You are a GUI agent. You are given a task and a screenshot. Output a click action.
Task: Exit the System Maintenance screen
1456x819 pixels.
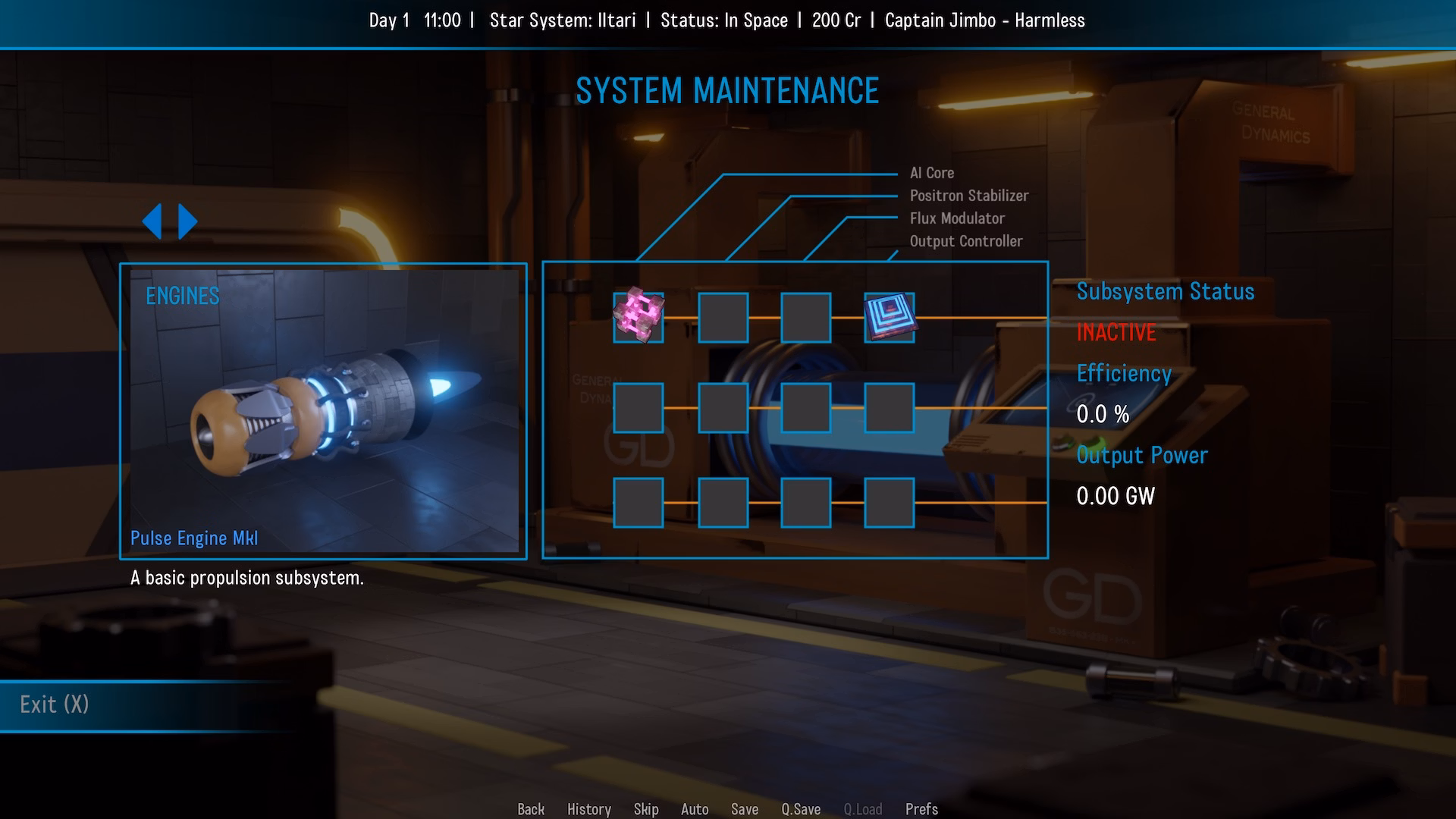tap(53, 704)
